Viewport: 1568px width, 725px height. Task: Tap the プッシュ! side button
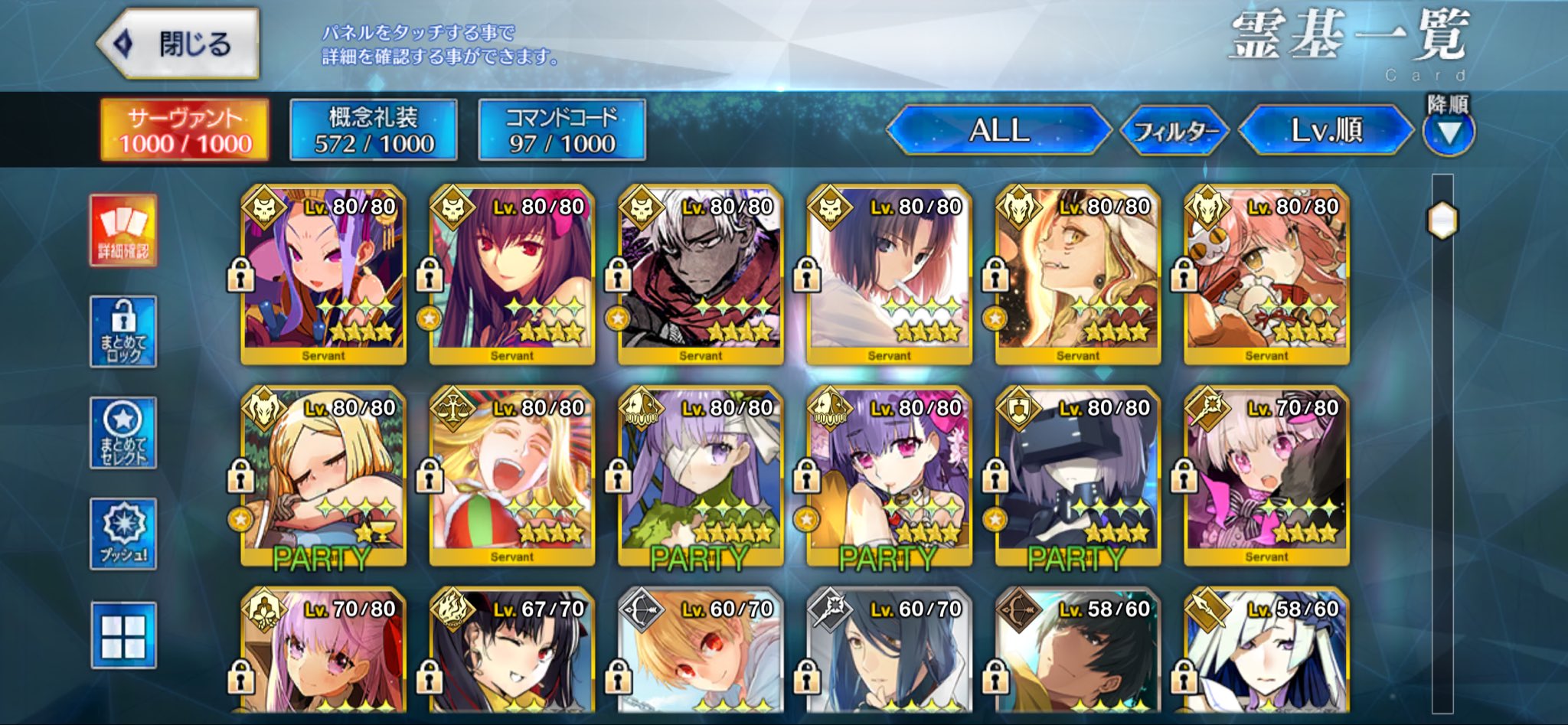[123, 534]
